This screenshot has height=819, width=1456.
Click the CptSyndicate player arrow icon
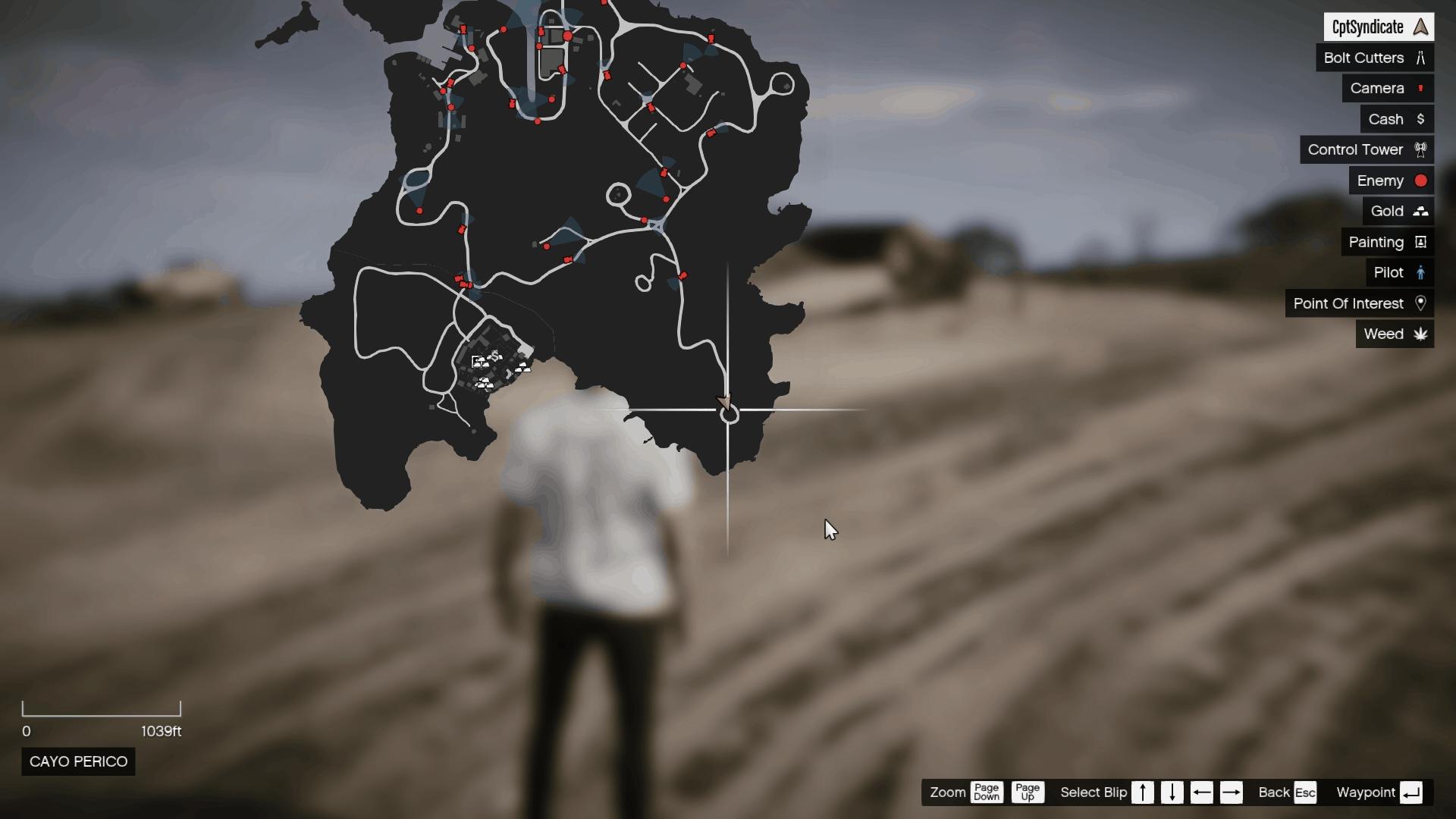tap(1421, 27)
